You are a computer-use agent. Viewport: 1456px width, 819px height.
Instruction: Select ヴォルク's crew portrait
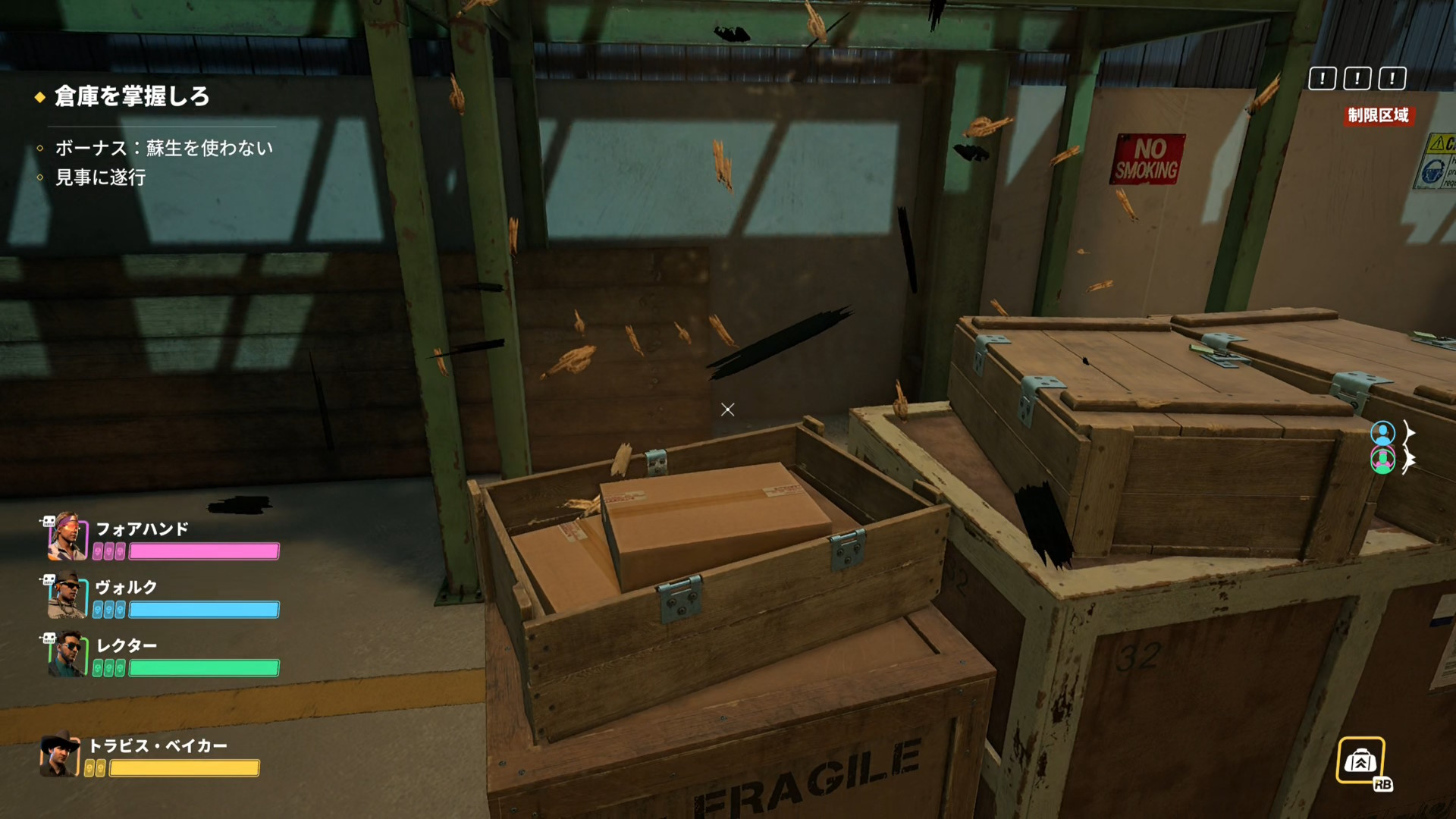[x=67, y=595]
